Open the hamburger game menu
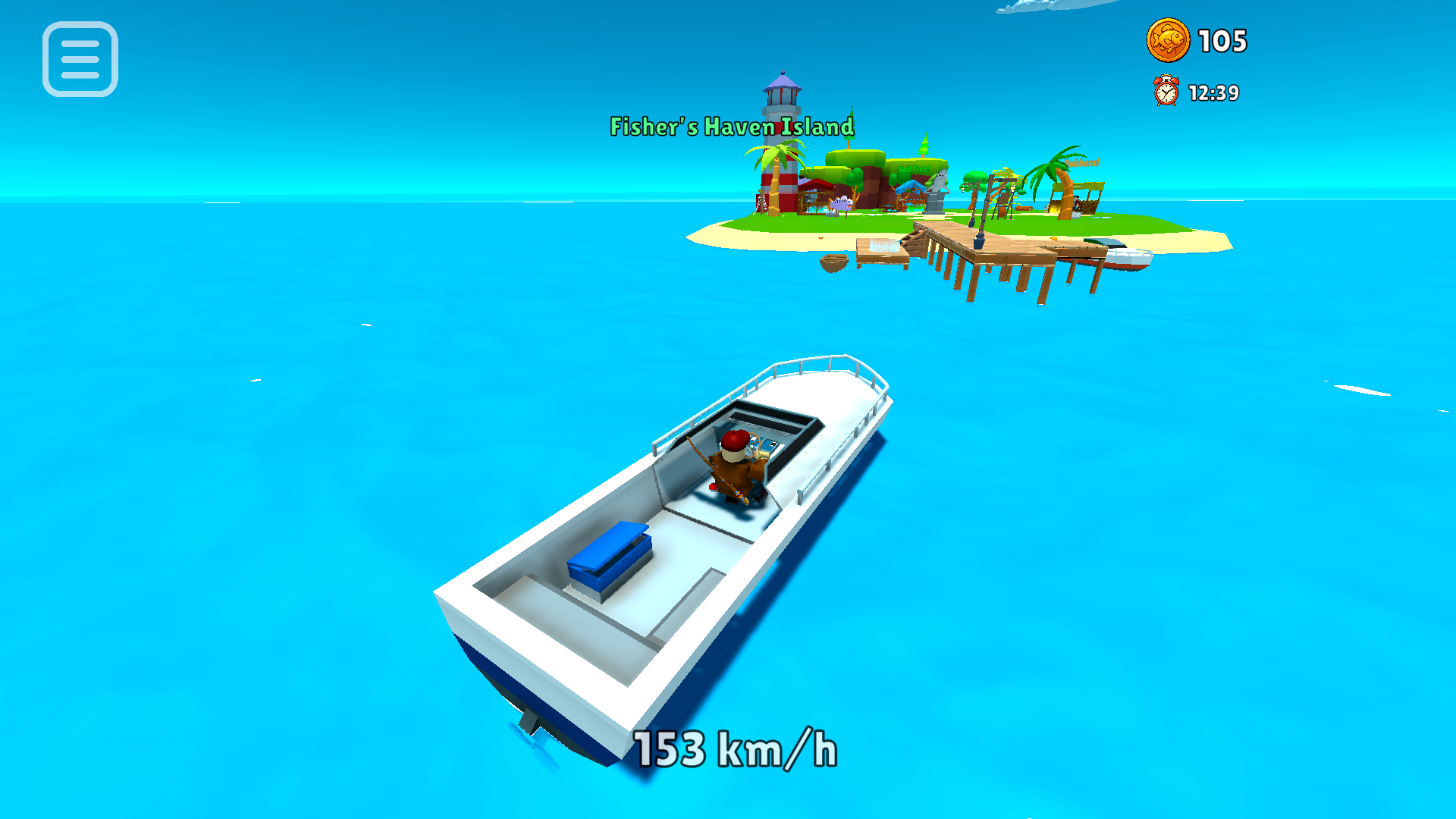The image size is (1456, 819). [80, 60]
